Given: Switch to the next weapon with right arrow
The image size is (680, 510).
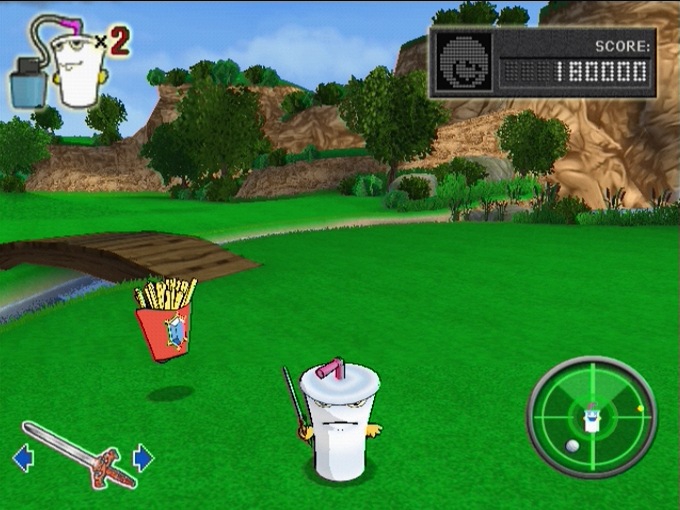Looking at the screenshot, I should (143, 458).
